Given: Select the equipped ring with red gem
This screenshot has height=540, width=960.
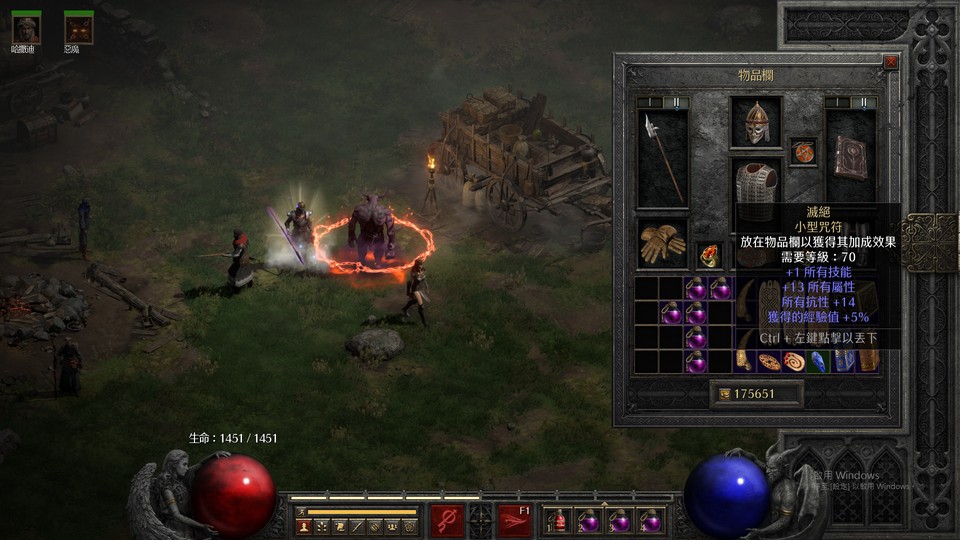Looking at the screenshot, I should 708,255.
